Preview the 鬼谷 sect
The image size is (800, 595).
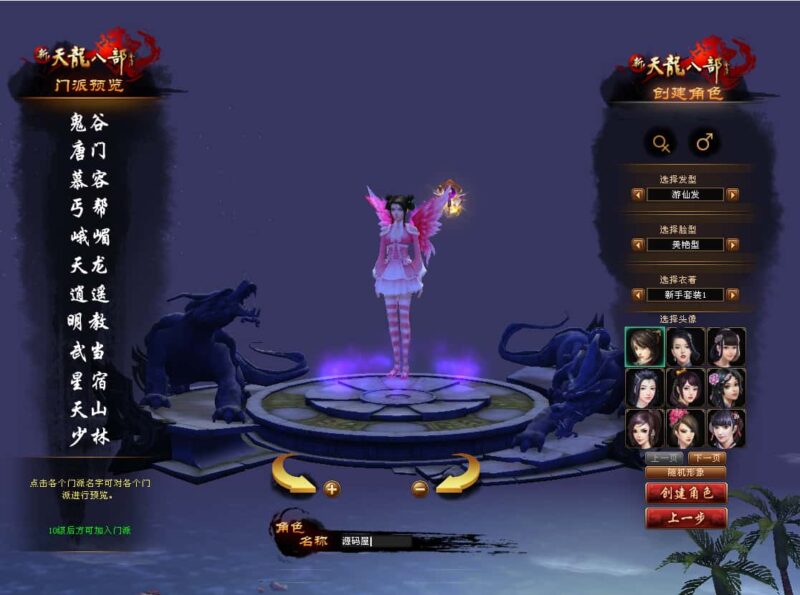click(x=89, y=123)
